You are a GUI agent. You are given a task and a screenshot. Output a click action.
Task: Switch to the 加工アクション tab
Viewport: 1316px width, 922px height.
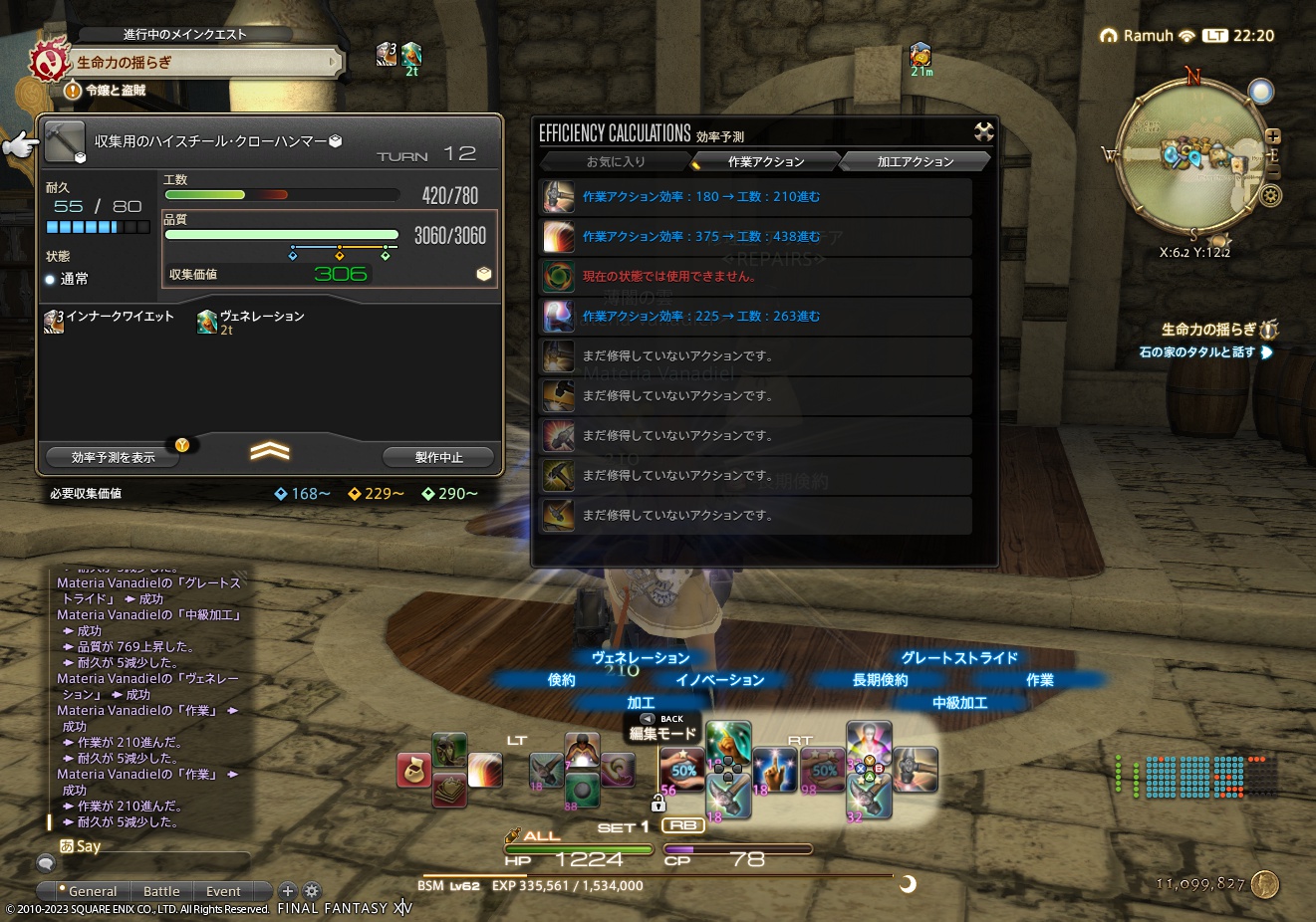[914, 160]
